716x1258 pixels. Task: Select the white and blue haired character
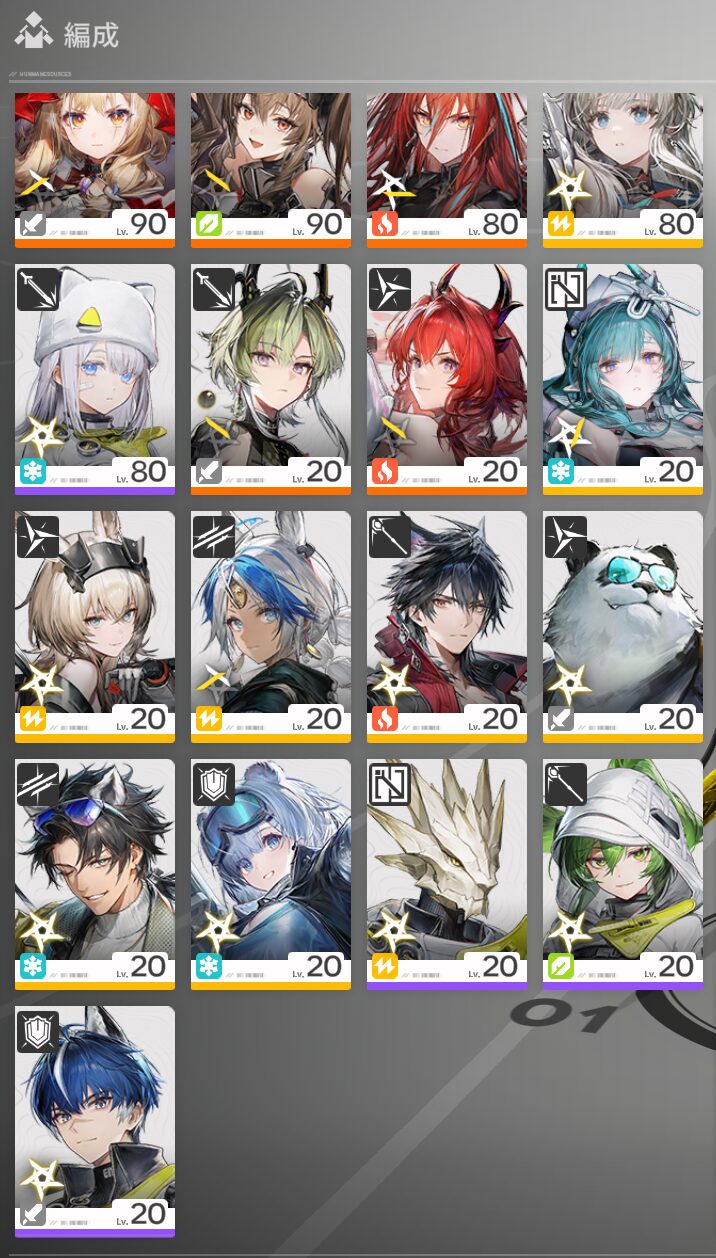(x=271, y=623)
